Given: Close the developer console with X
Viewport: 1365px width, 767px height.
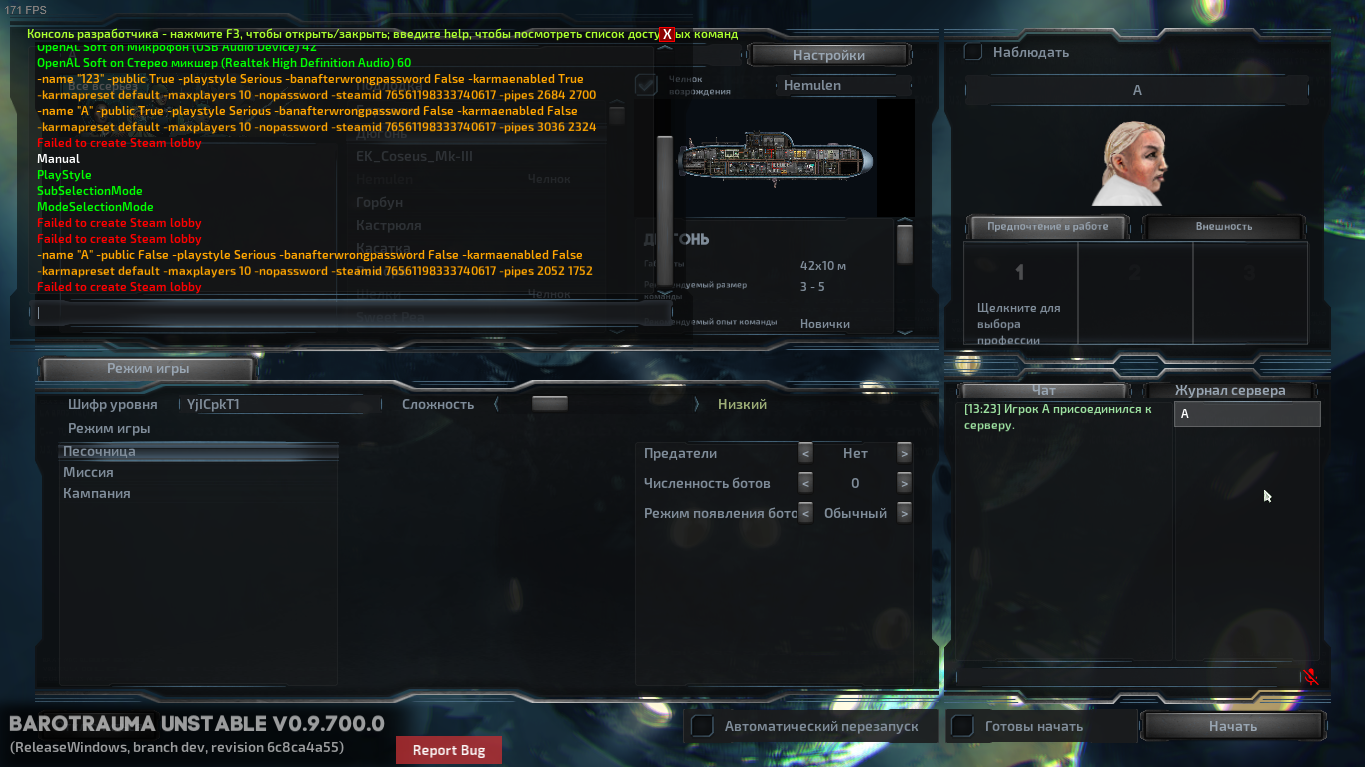Looking at the screenshot, I should (668, 34).
